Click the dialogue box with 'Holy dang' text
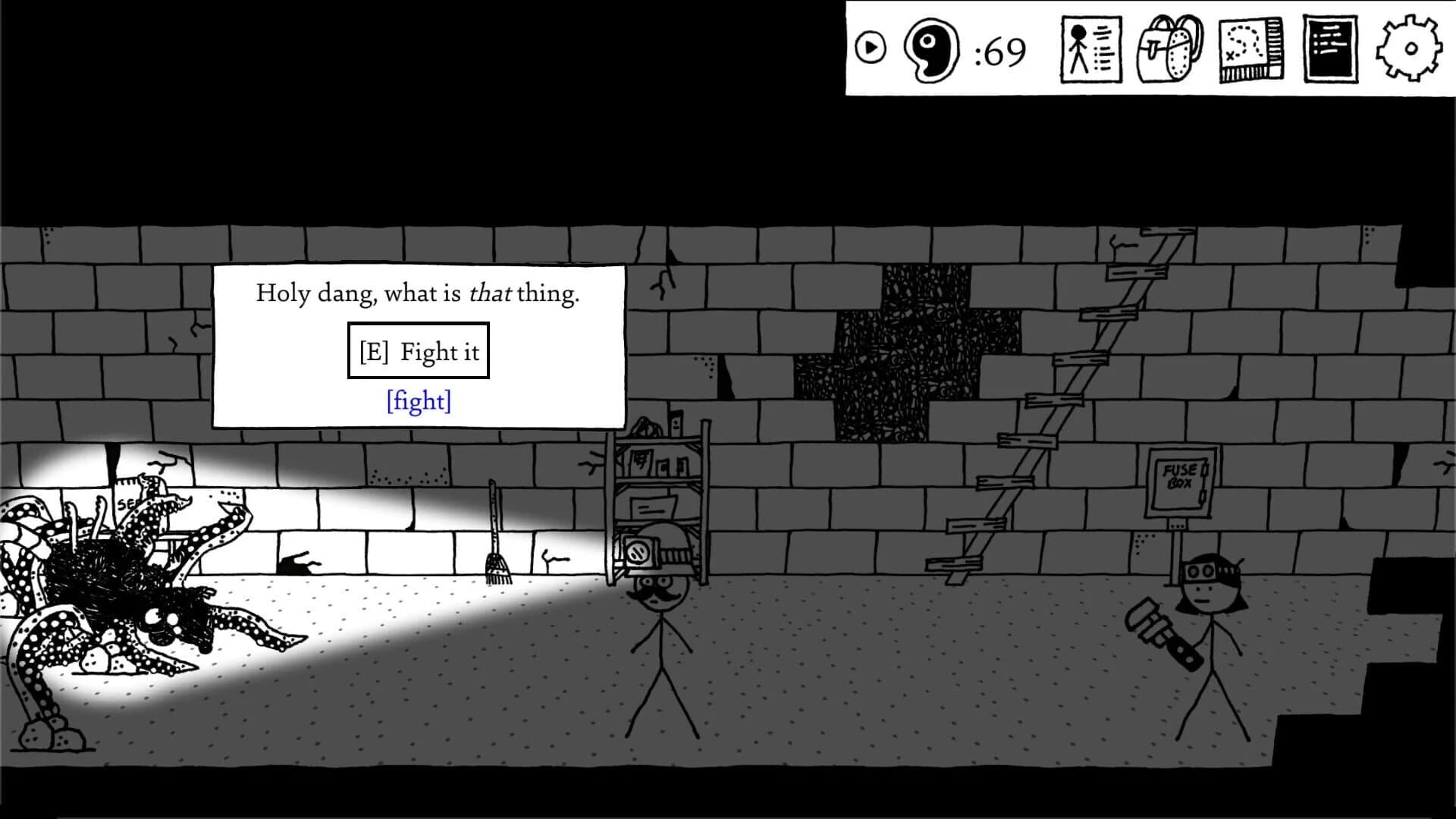Image resolution: width=1456 pixels, height=819 pixels. click(x=419, y=294)
